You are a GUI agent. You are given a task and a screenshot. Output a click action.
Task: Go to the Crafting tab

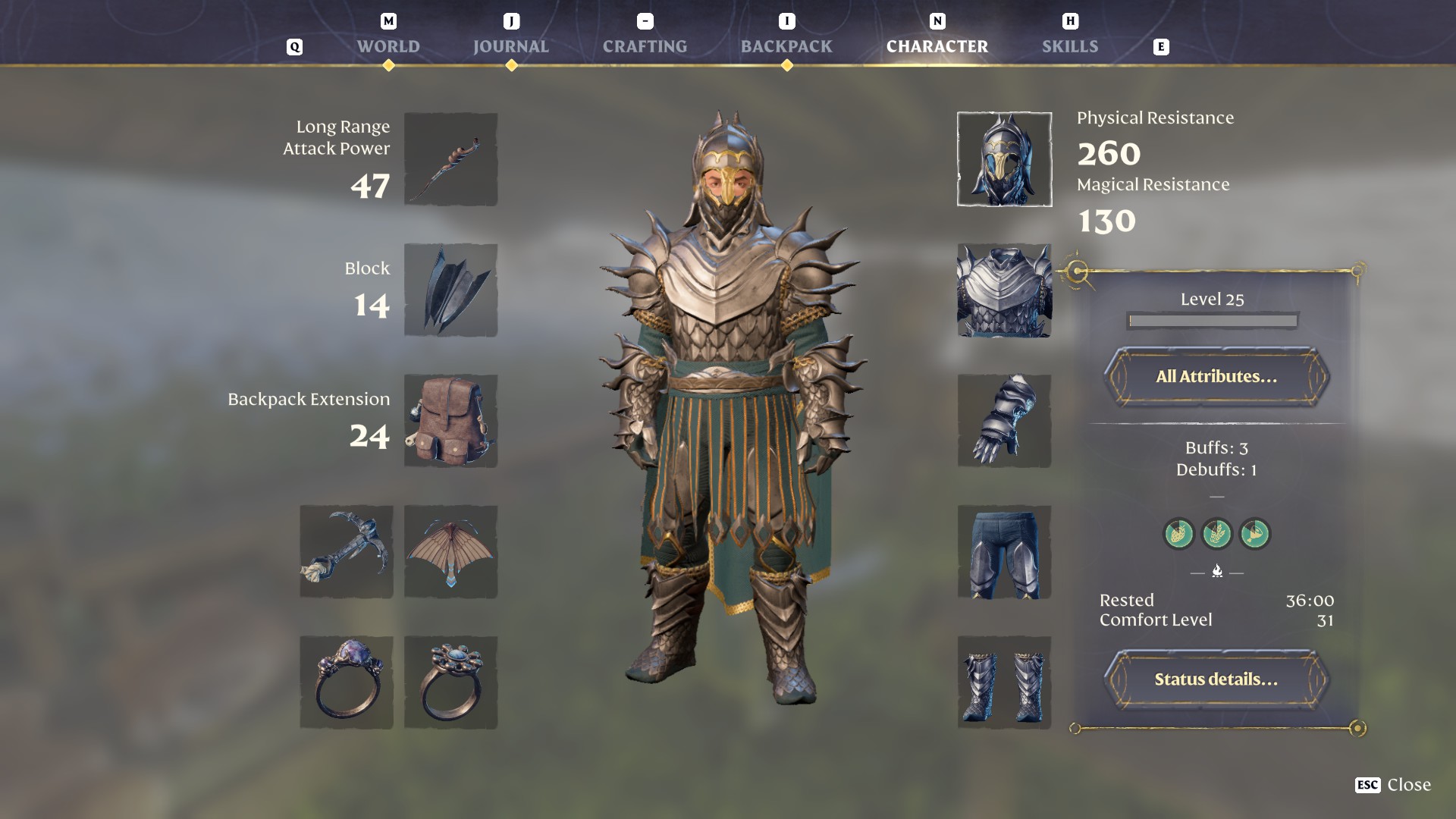click(x=645, y=46)
